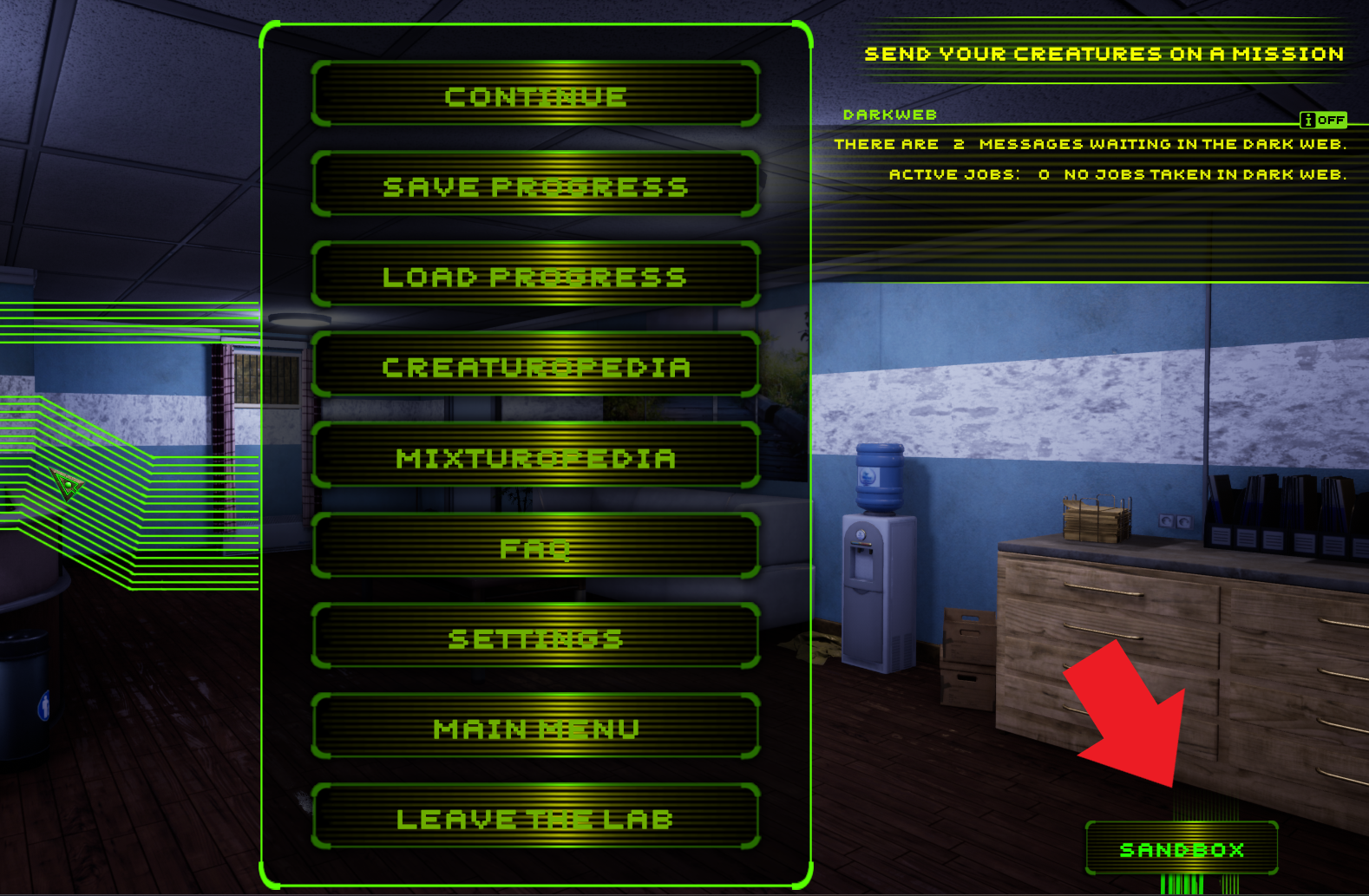1369x896 pixels.
Task: Return to the MAIN MENU
Action: 536,728
